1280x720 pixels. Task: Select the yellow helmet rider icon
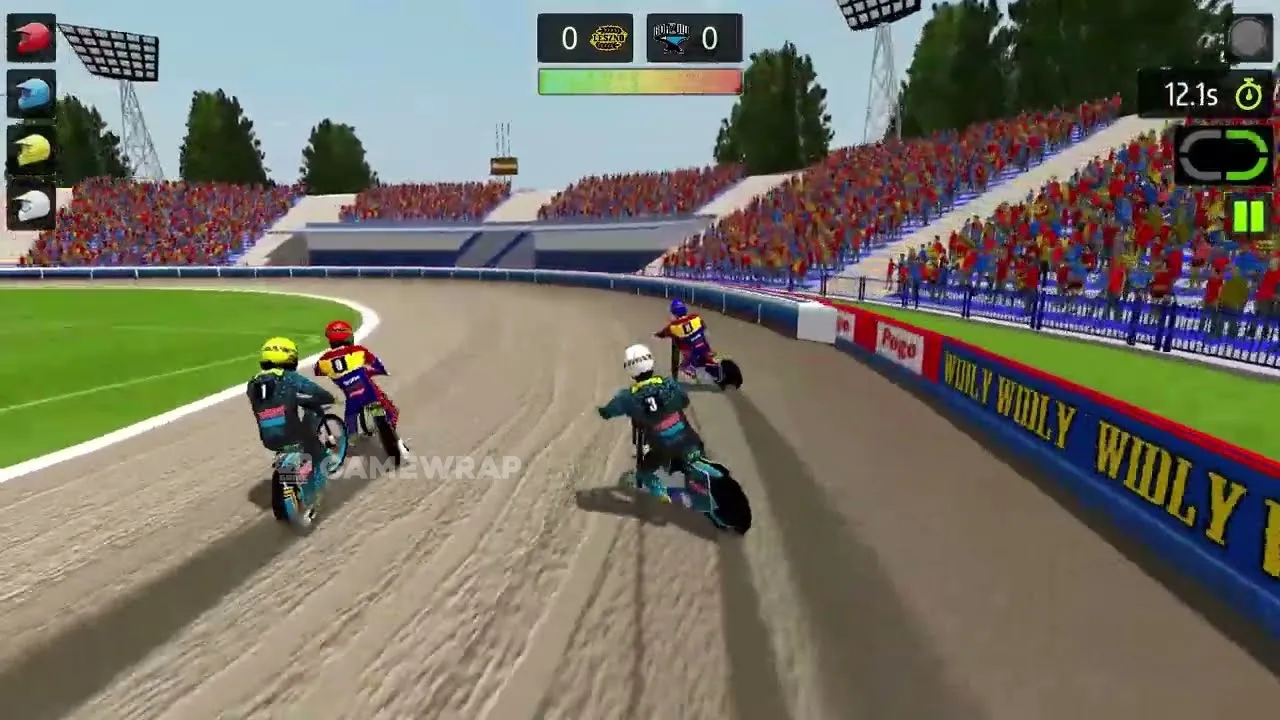(32, 150)
